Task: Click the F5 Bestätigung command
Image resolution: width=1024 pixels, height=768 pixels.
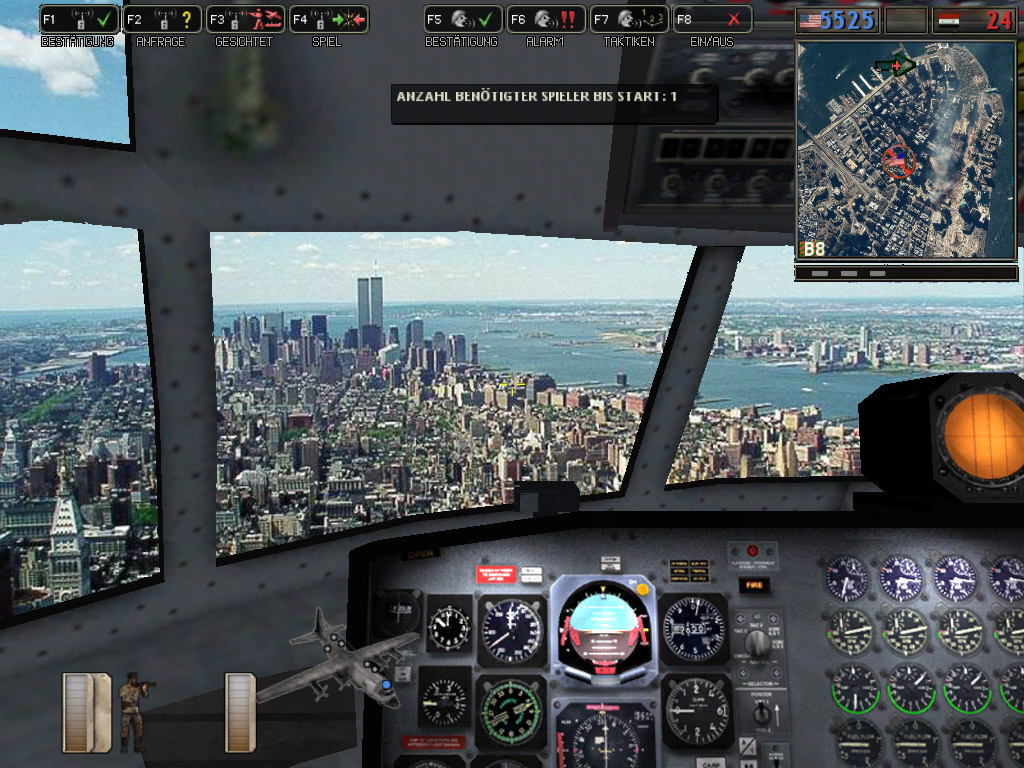Action: (462, 19)
